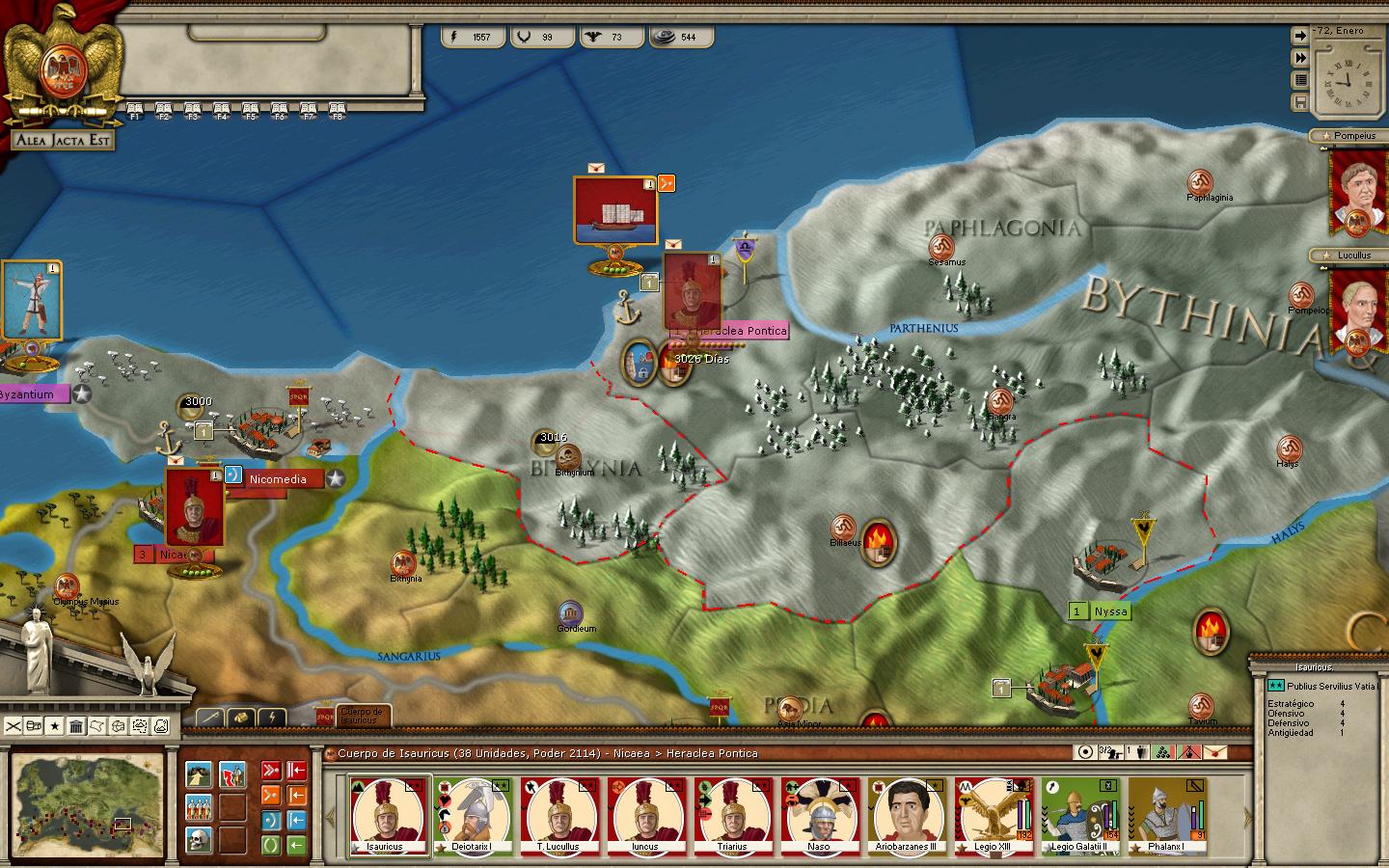Select the Pompeius faction portrait

pos(1357,191)
